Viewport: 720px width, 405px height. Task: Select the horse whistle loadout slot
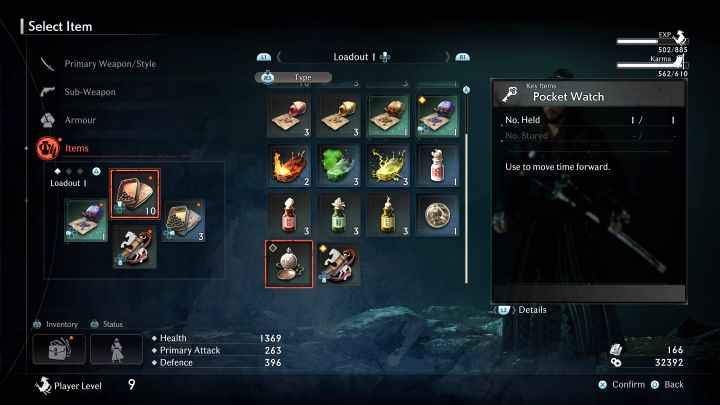pos(133,247)
